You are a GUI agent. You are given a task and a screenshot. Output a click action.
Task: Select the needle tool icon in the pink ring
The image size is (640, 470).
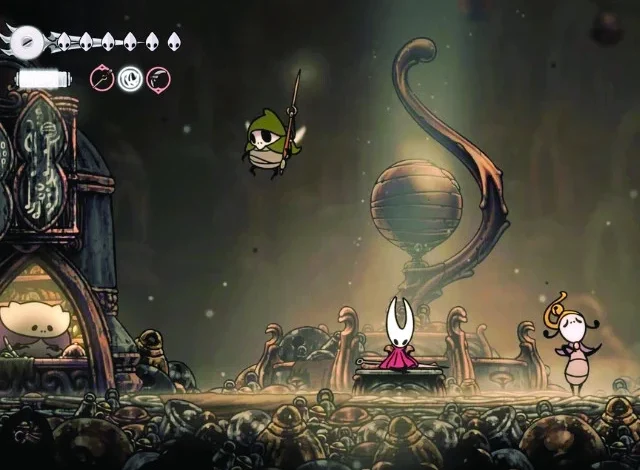tap(102, 78)
